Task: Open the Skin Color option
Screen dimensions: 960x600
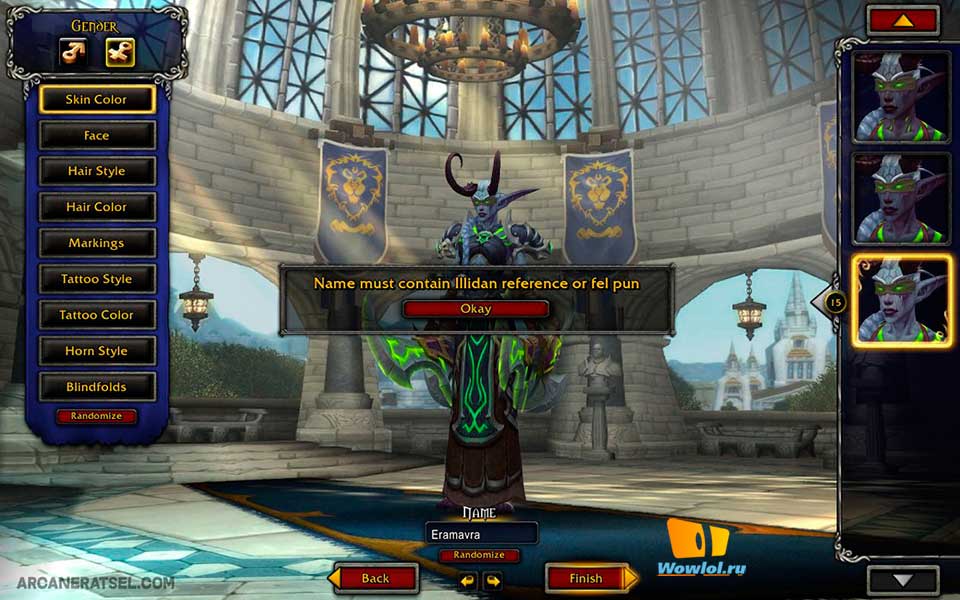Action: (x=97, y=99)
